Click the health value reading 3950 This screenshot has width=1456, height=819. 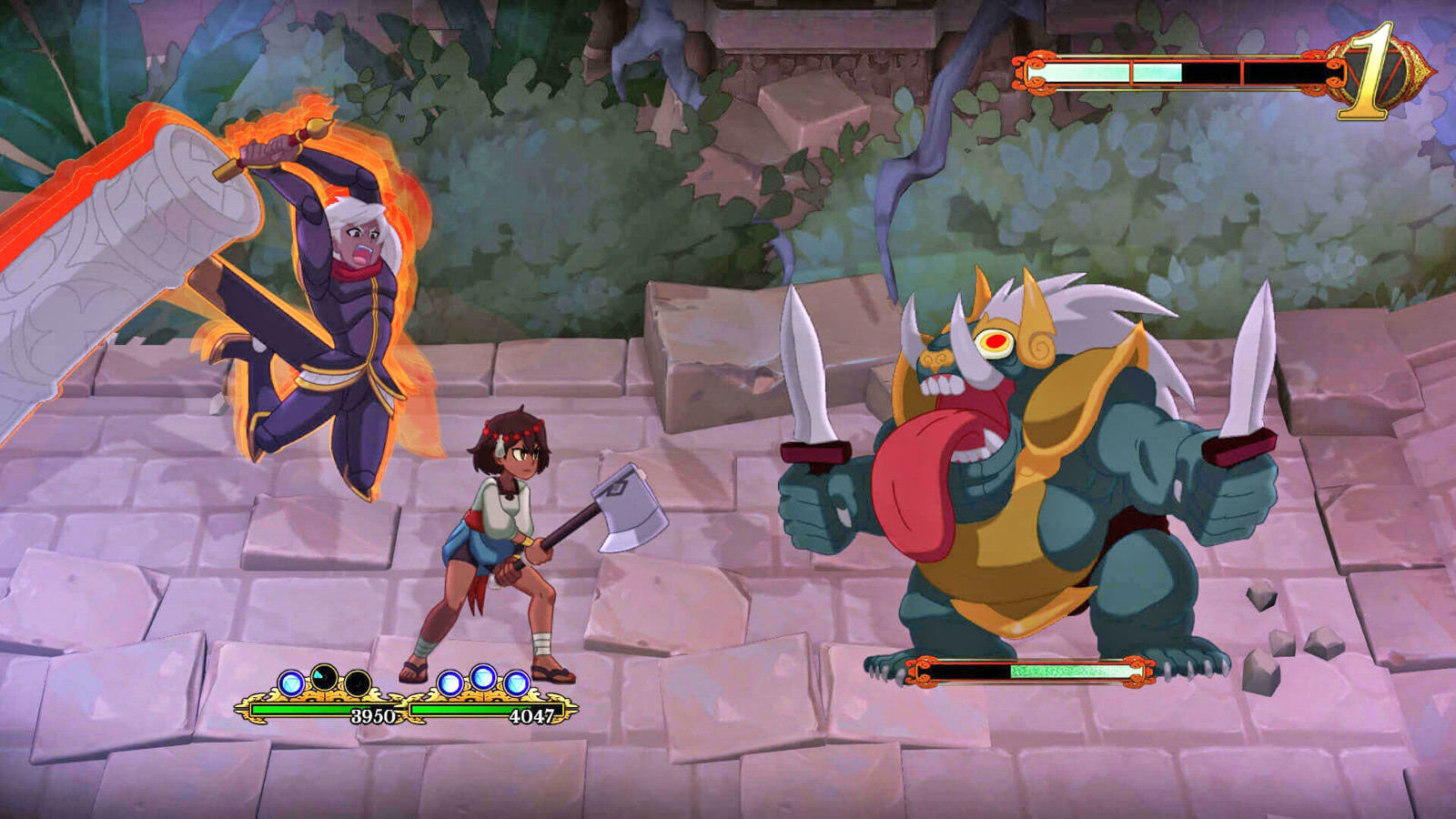coord(374,713)
